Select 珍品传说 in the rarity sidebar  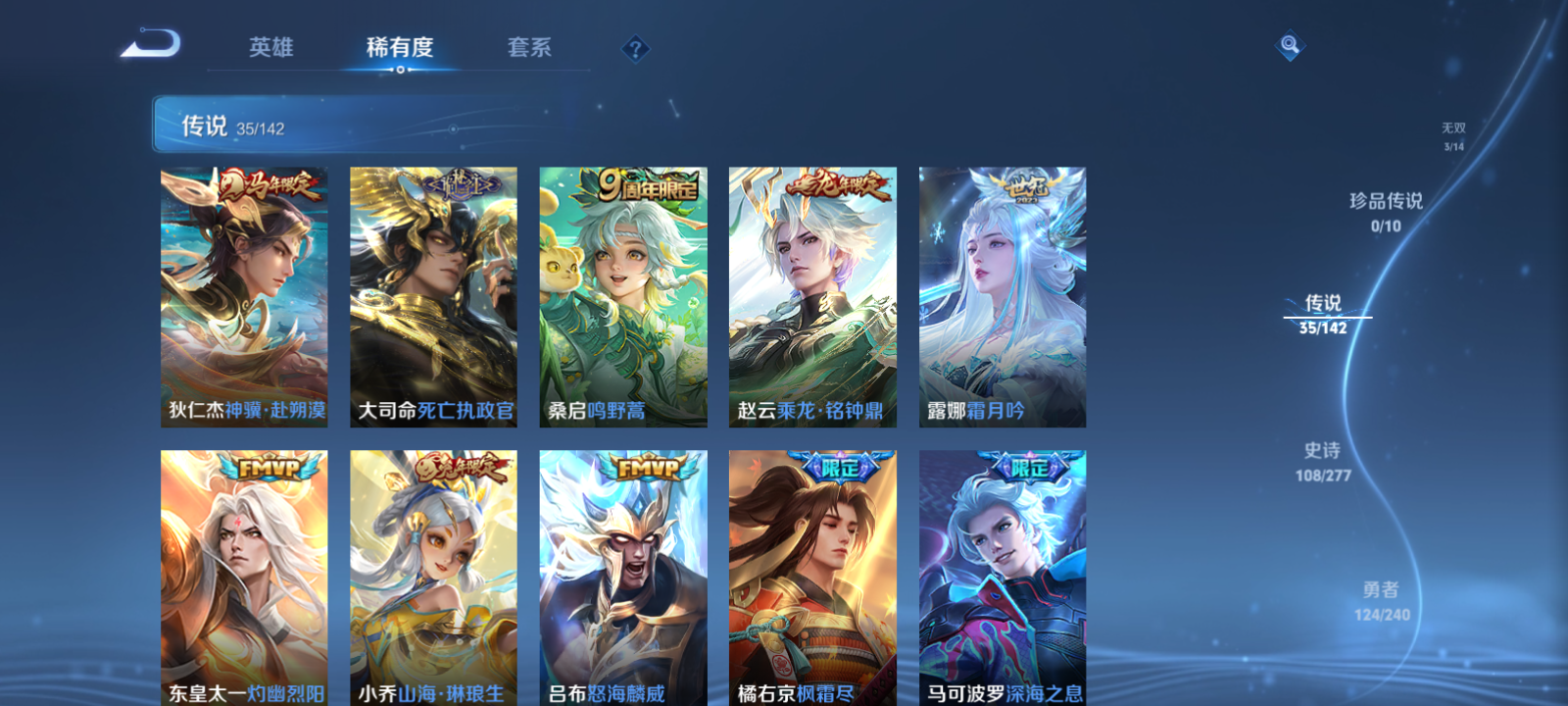pyautogui.click(x=1388, y=208)
